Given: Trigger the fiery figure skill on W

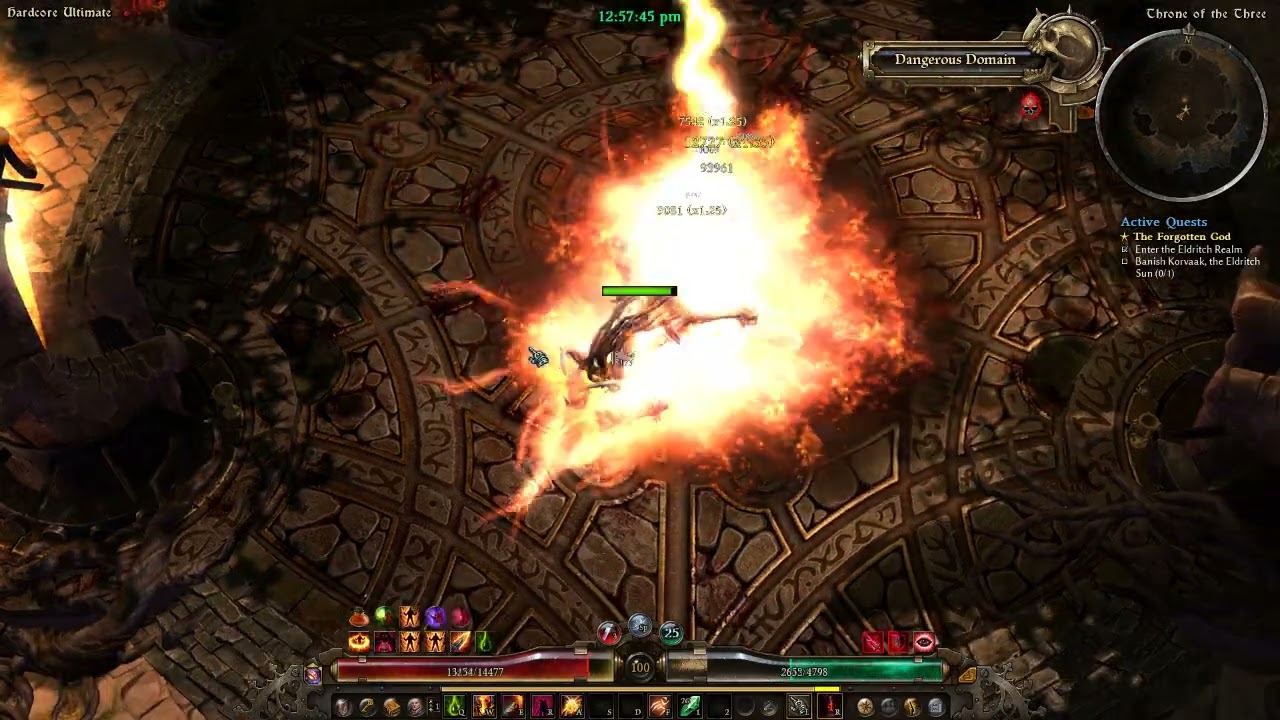Looking at the screenshot, I should 484,707.
